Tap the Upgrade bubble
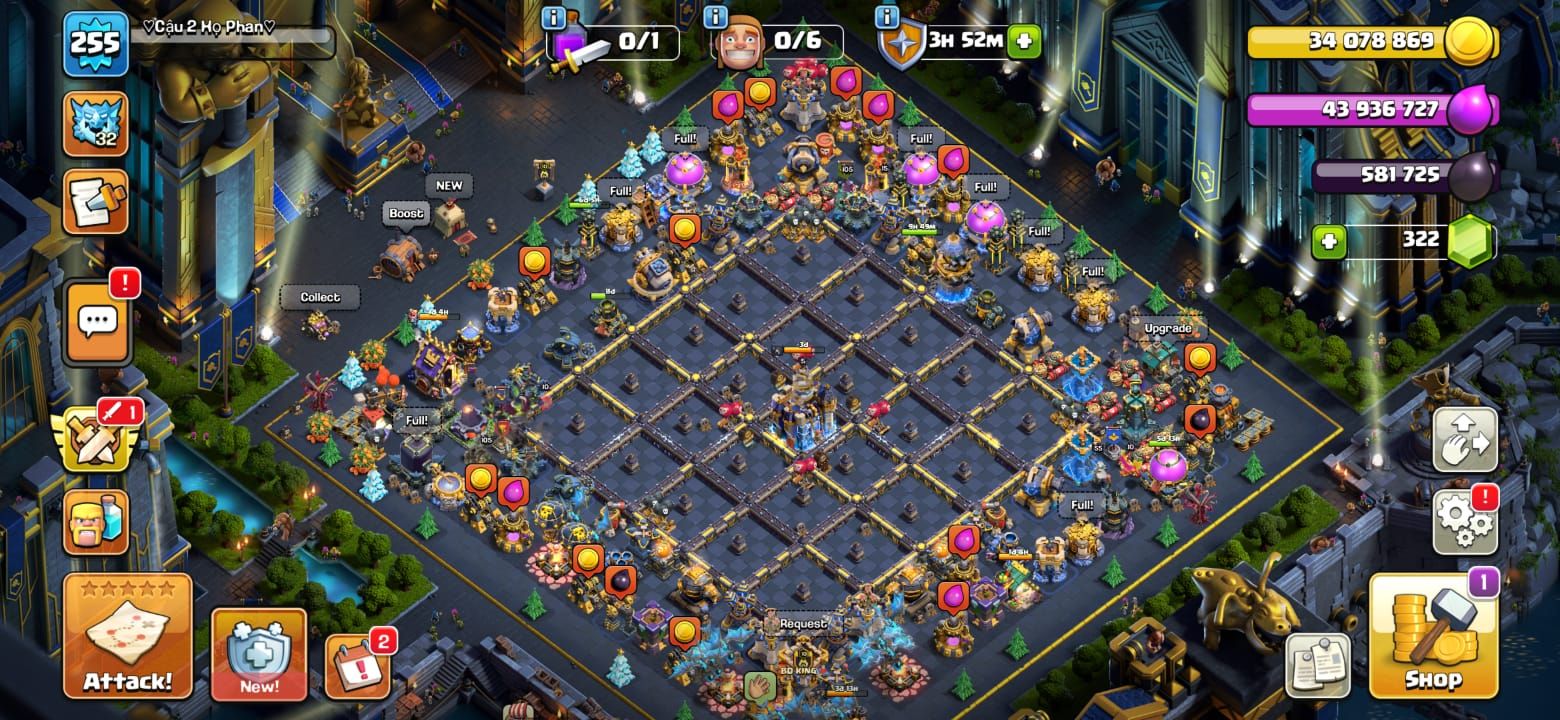This screenshot has height=720, width=1560. (1167, 328)
